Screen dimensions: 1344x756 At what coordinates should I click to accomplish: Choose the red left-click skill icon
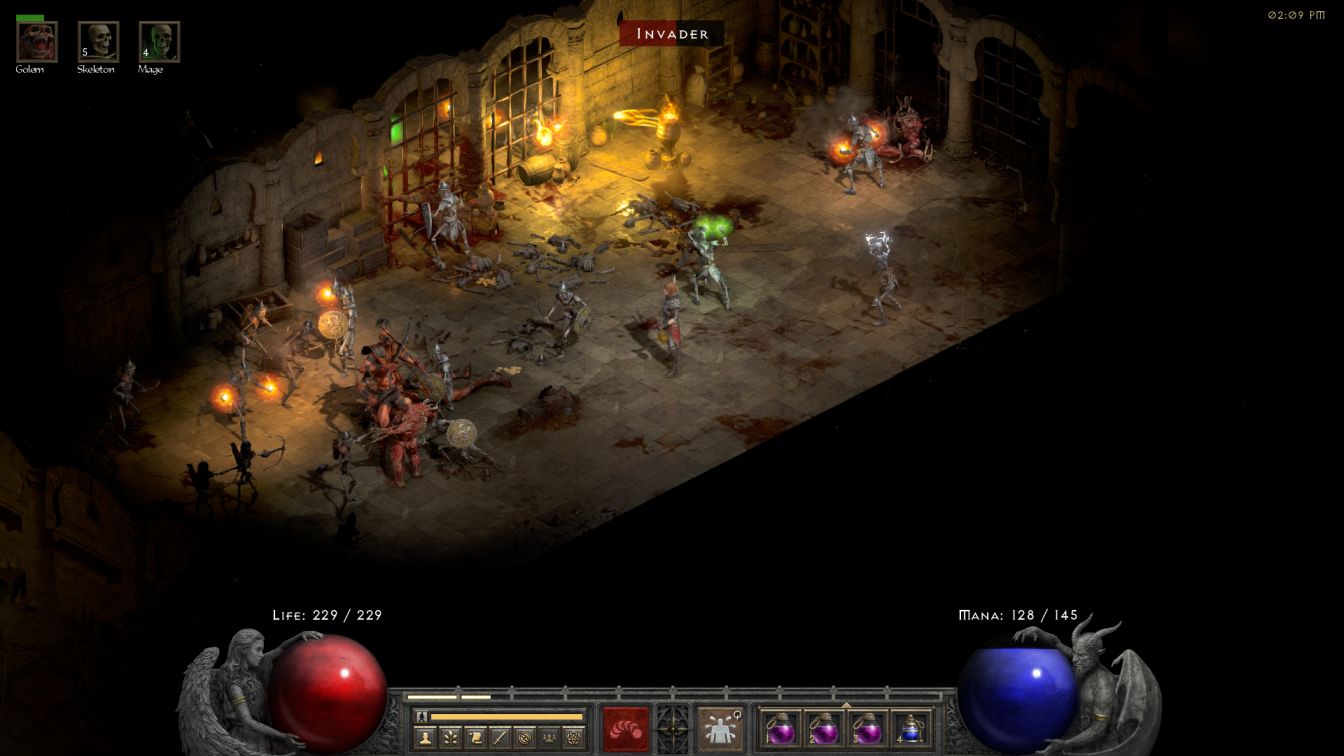point(625,729)
